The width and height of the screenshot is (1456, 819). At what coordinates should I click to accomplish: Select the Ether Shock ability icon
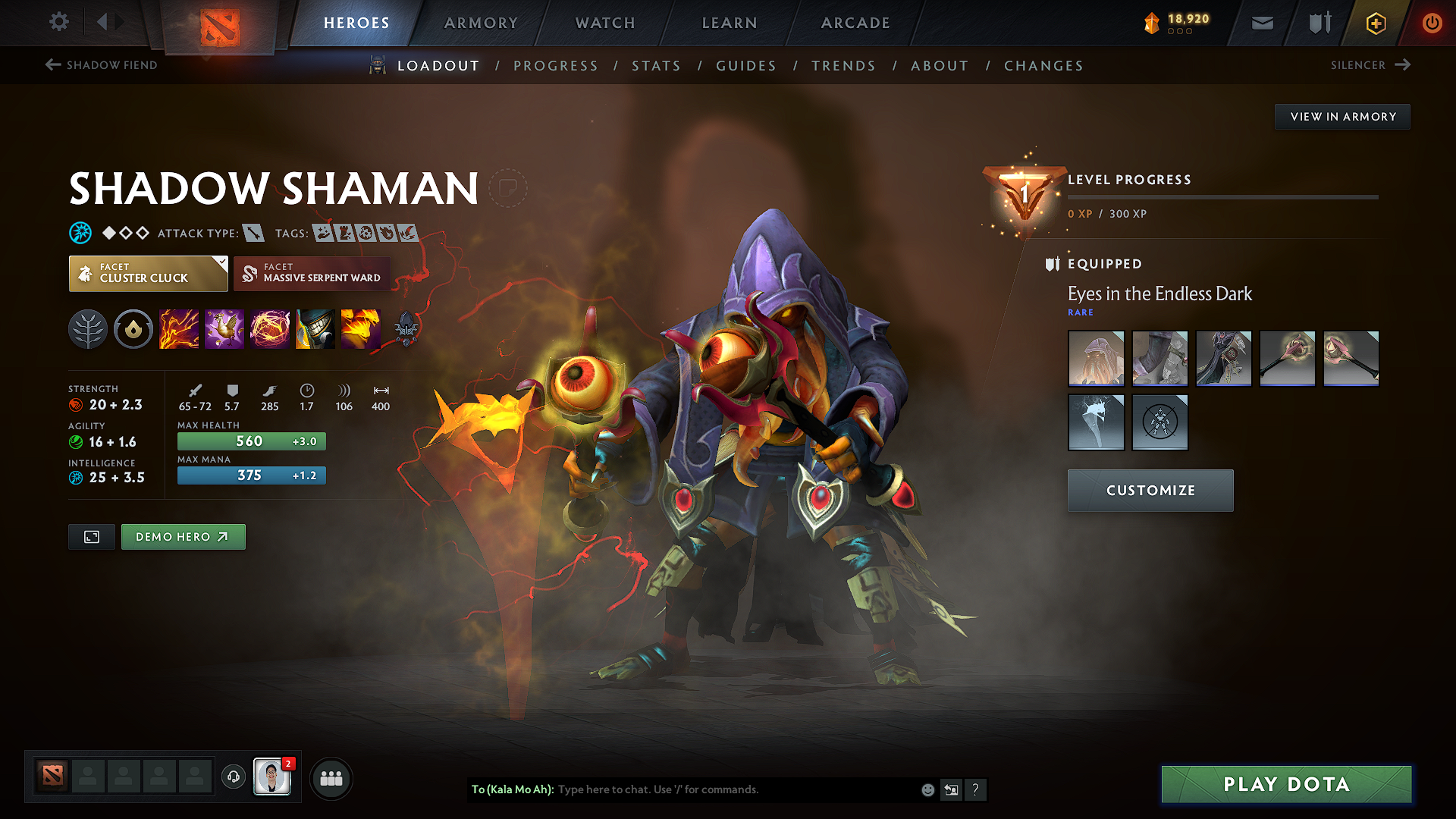179,328
